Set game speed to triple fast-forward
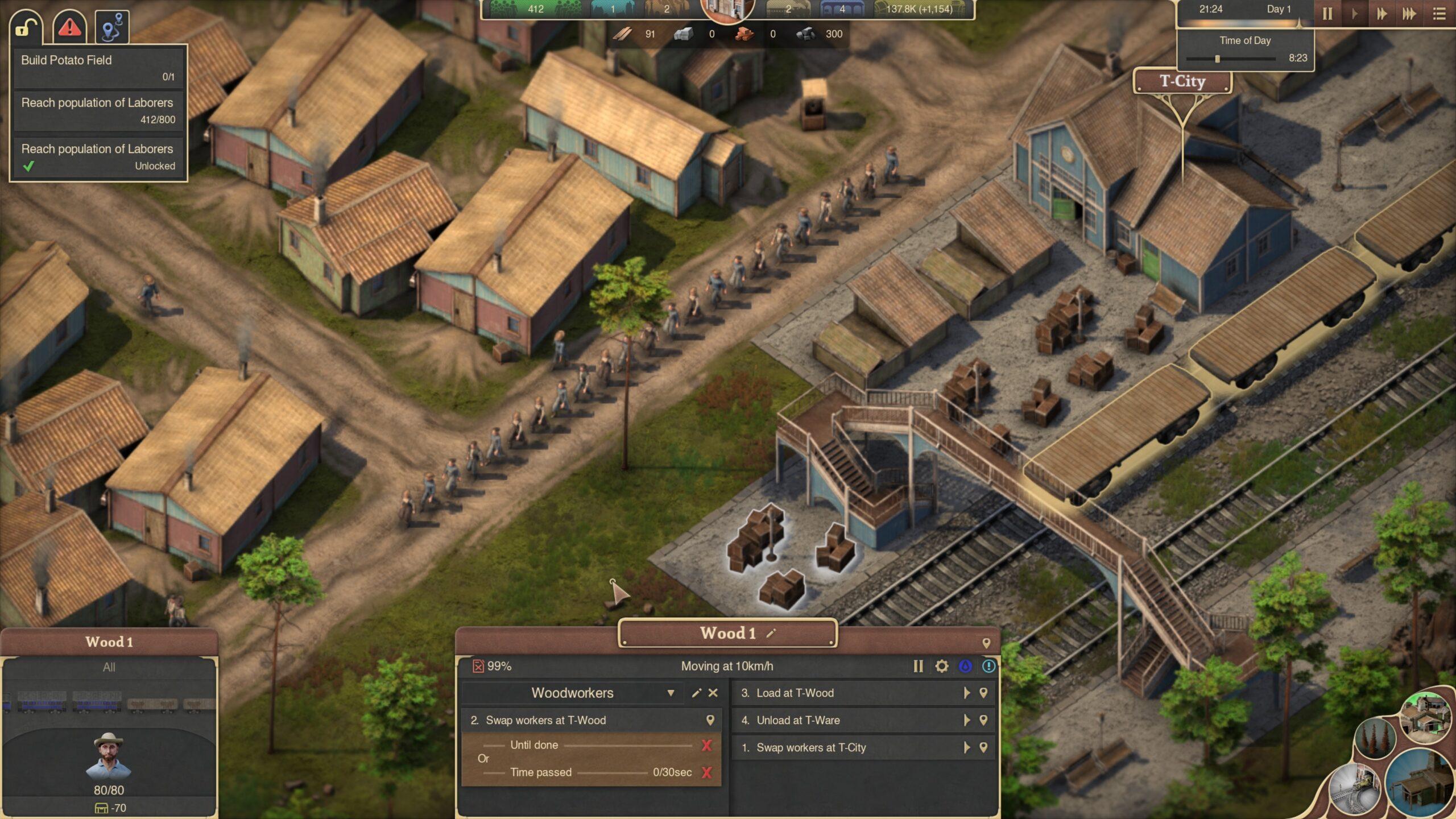 (1409, 14)
